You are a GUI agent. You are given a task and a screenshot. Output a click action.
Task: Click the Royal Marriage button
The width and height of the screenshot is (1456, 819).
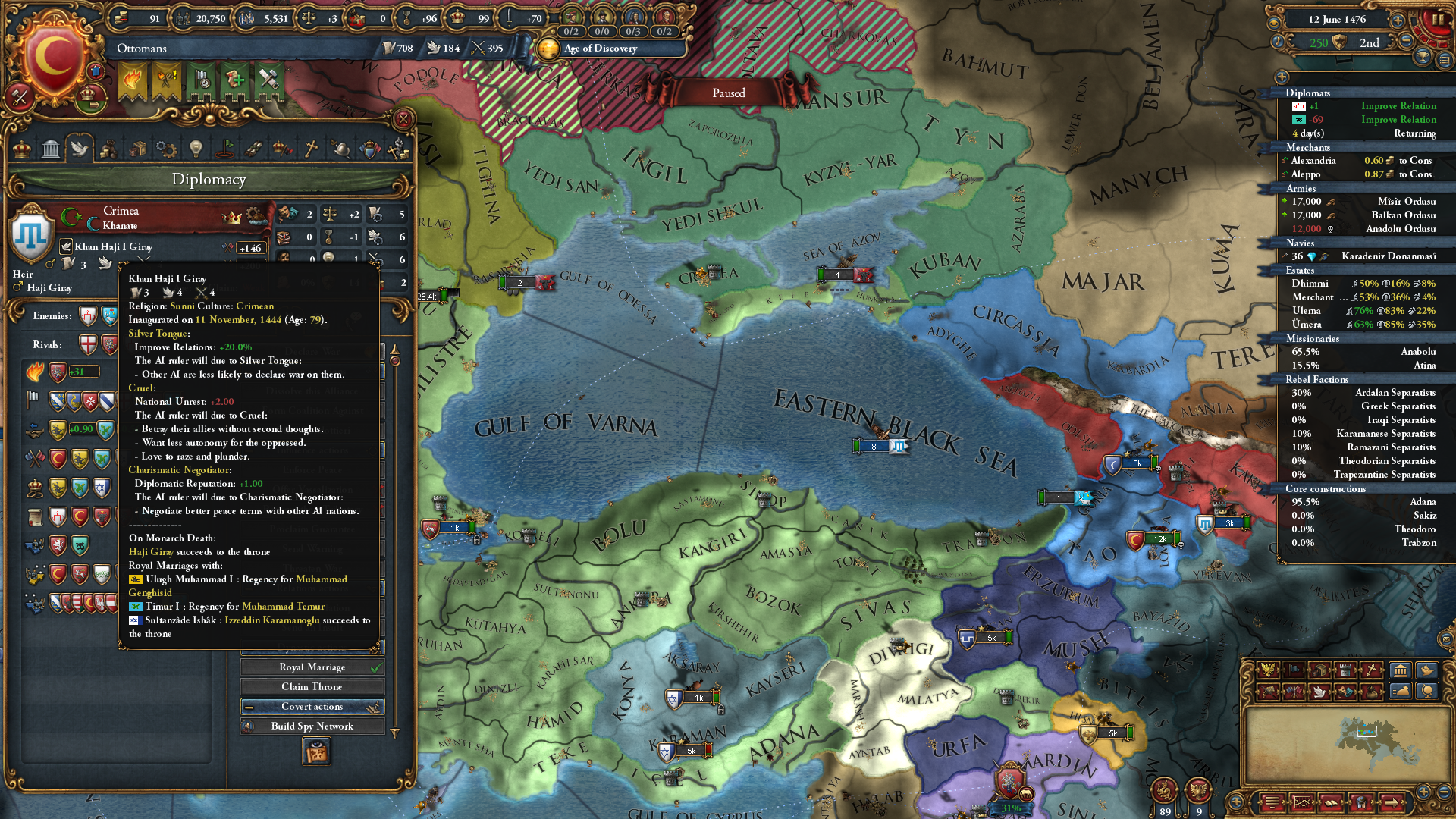(312, 667)
